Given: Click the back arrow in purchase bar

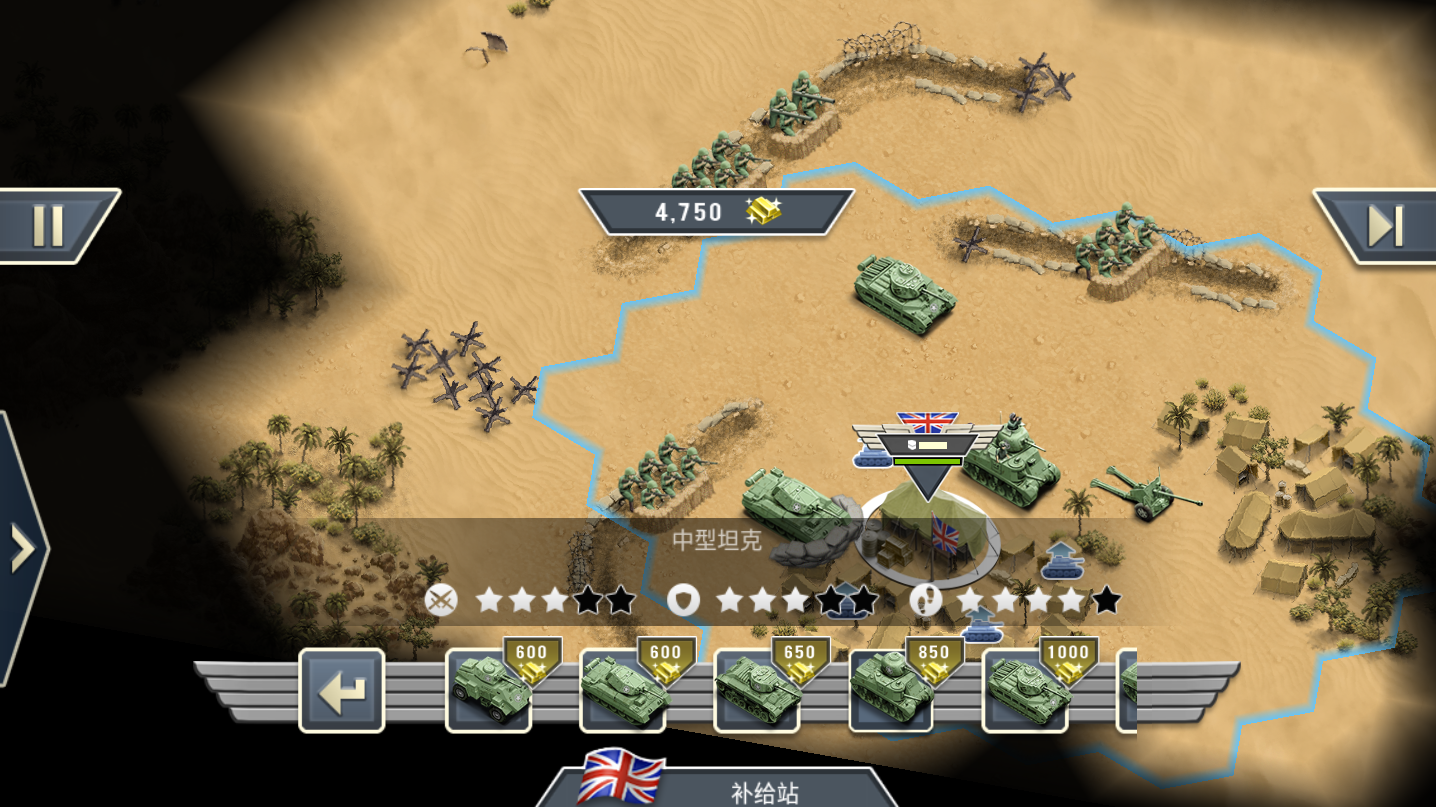Looking at the screenshot, I should [341, 691].
